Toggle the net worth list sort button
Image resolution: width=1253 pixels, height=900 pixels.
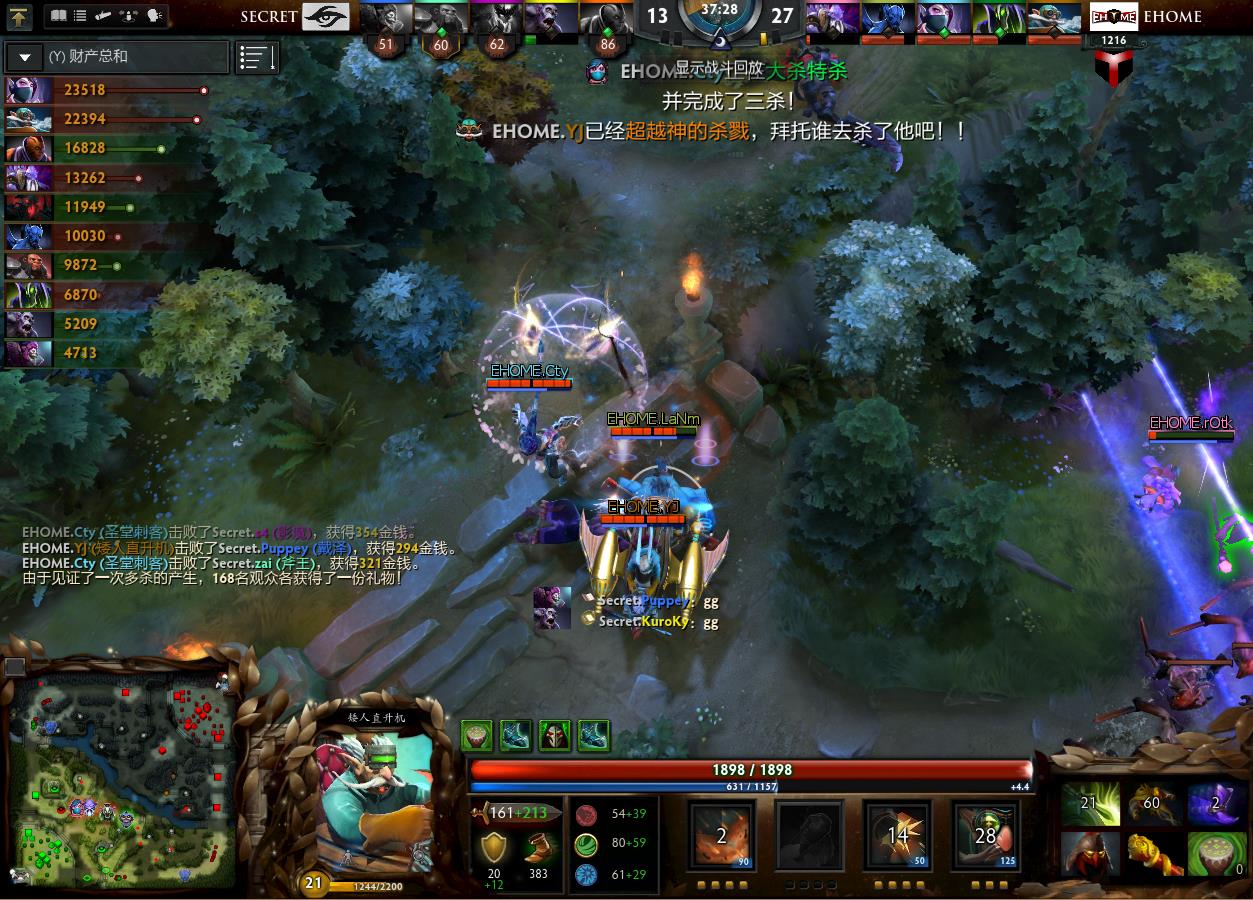[x=257, y=57]
